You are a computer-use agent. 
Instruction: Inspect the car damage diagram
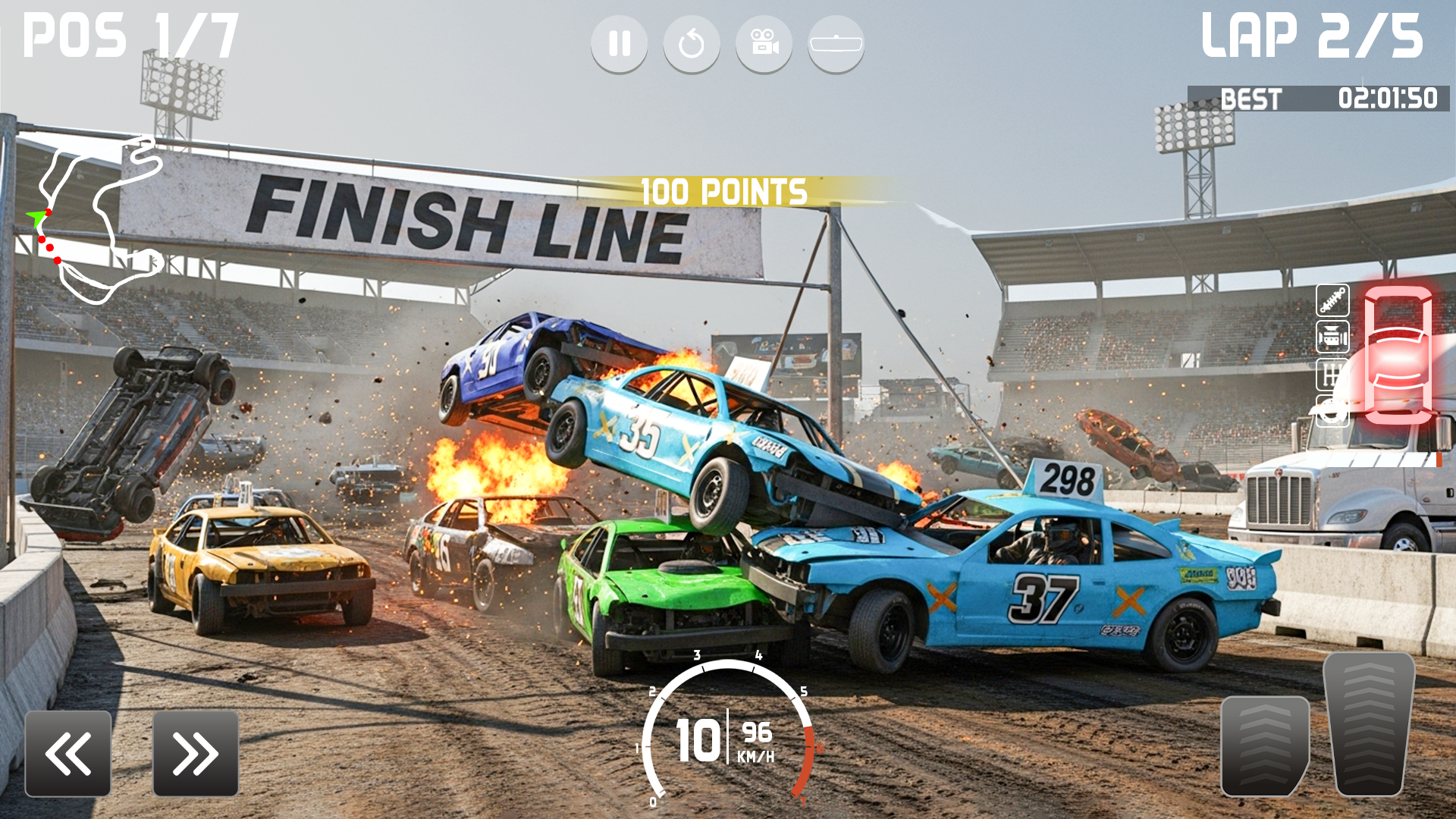click(1399, 356)
